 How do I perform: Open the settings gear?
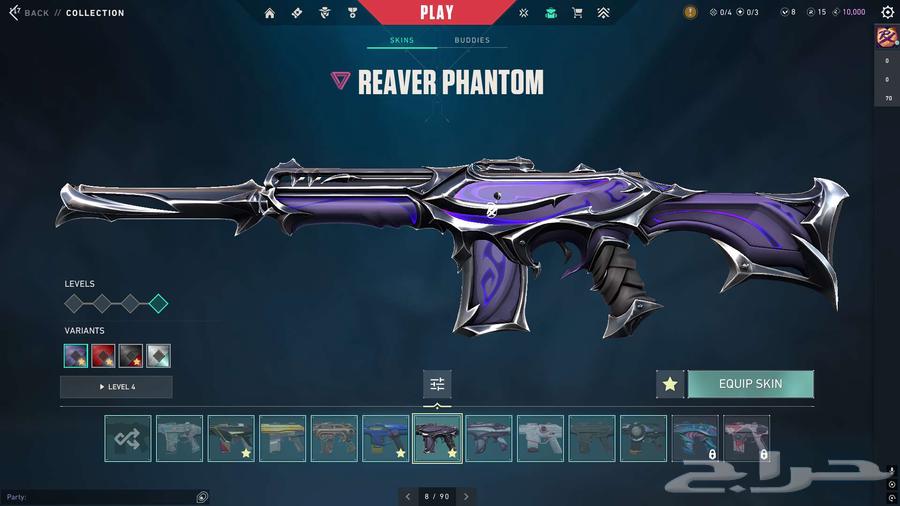887,13
